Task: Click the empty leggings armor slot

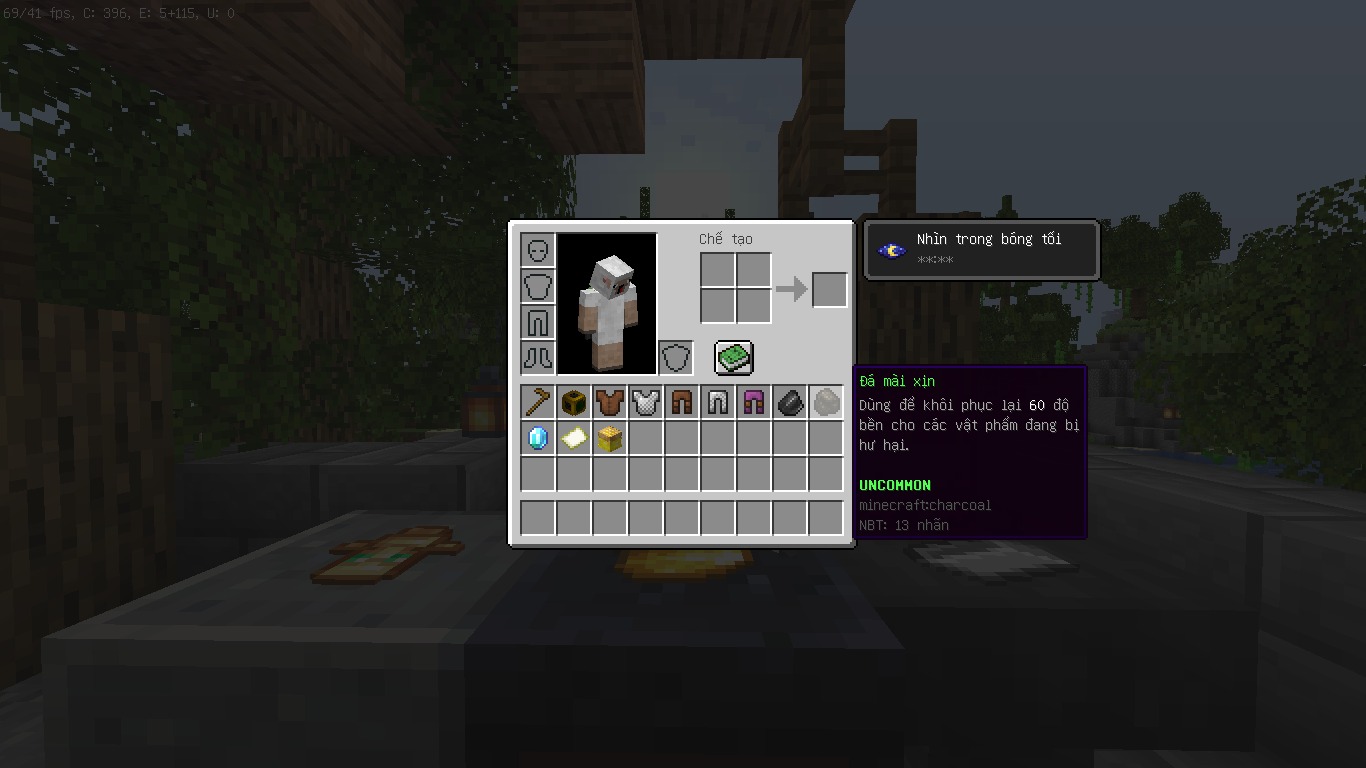Action: click(538, 322)
